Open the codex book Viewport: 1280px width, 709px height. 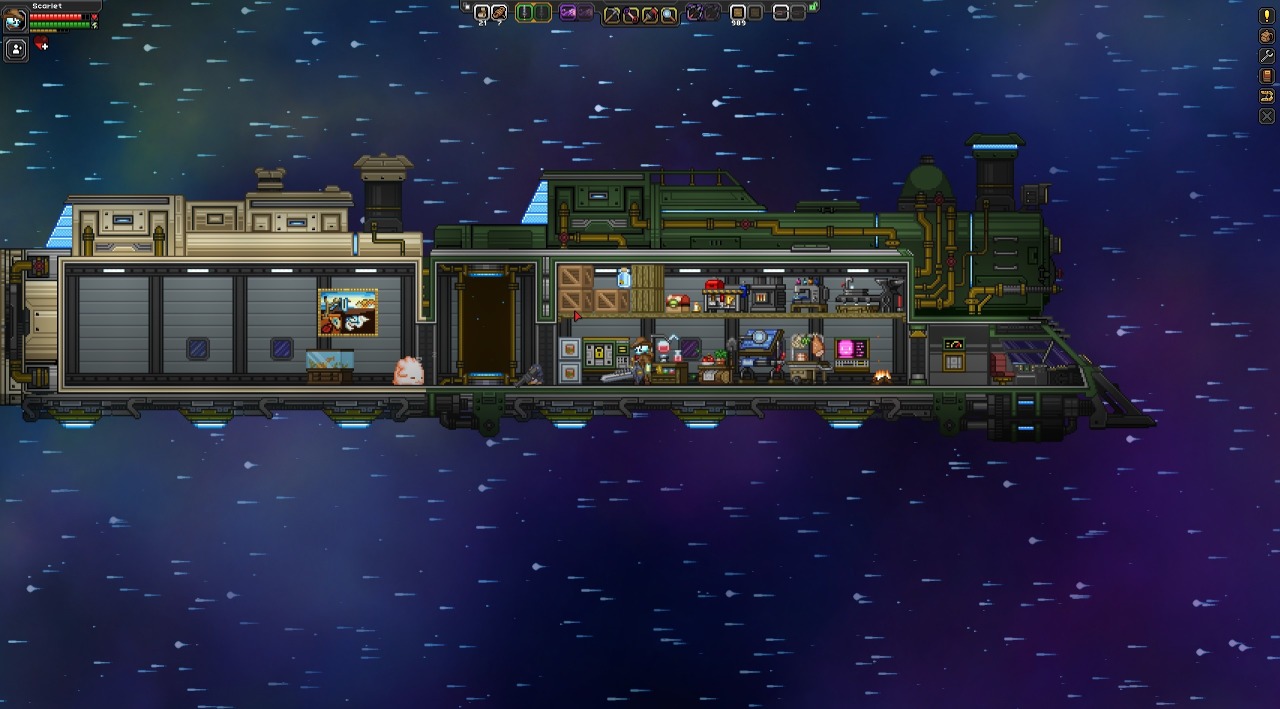click(1266, 76)
